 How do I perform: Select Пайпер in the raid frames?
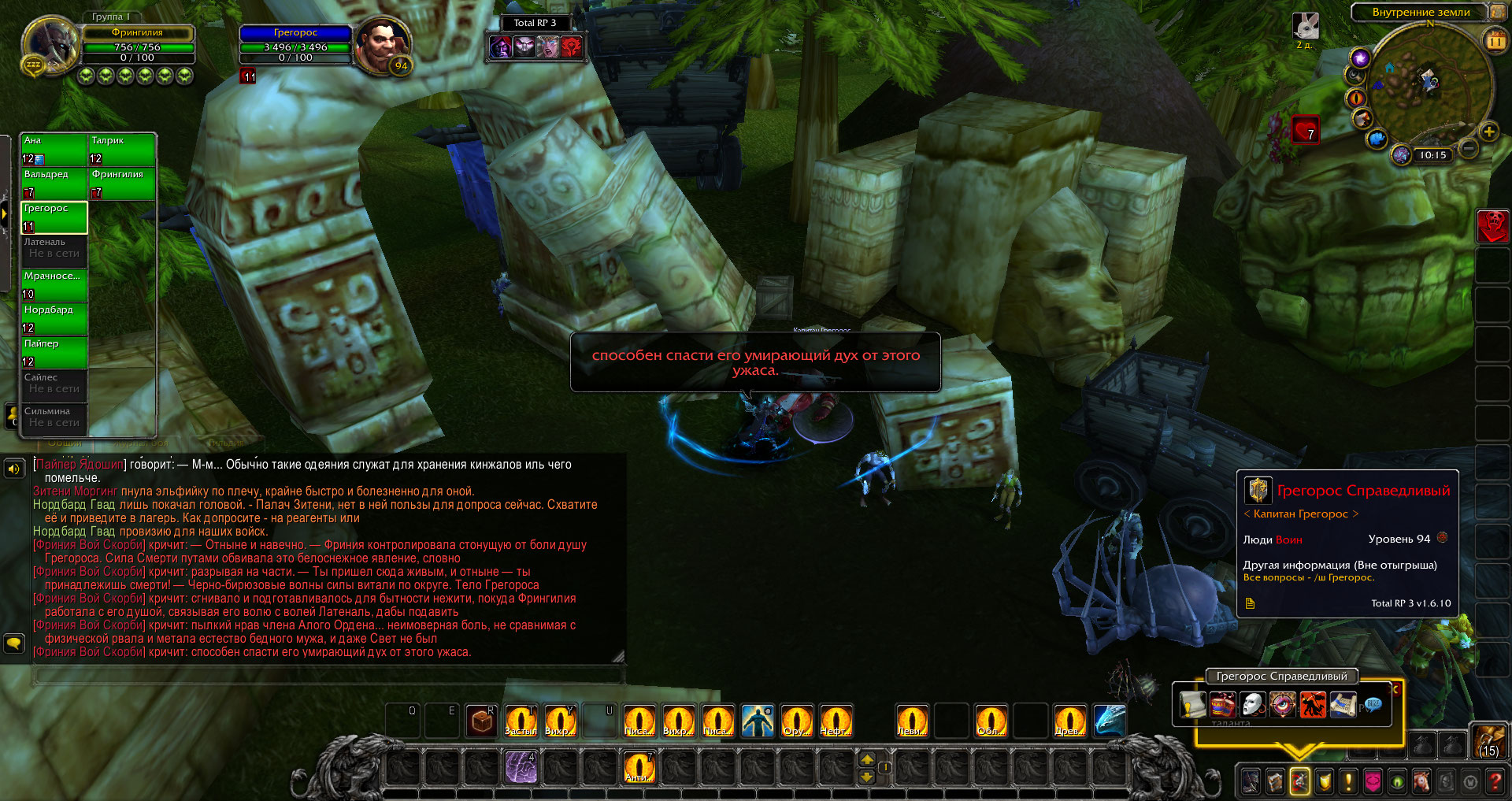pyautogui.click(x=54, y=352)
